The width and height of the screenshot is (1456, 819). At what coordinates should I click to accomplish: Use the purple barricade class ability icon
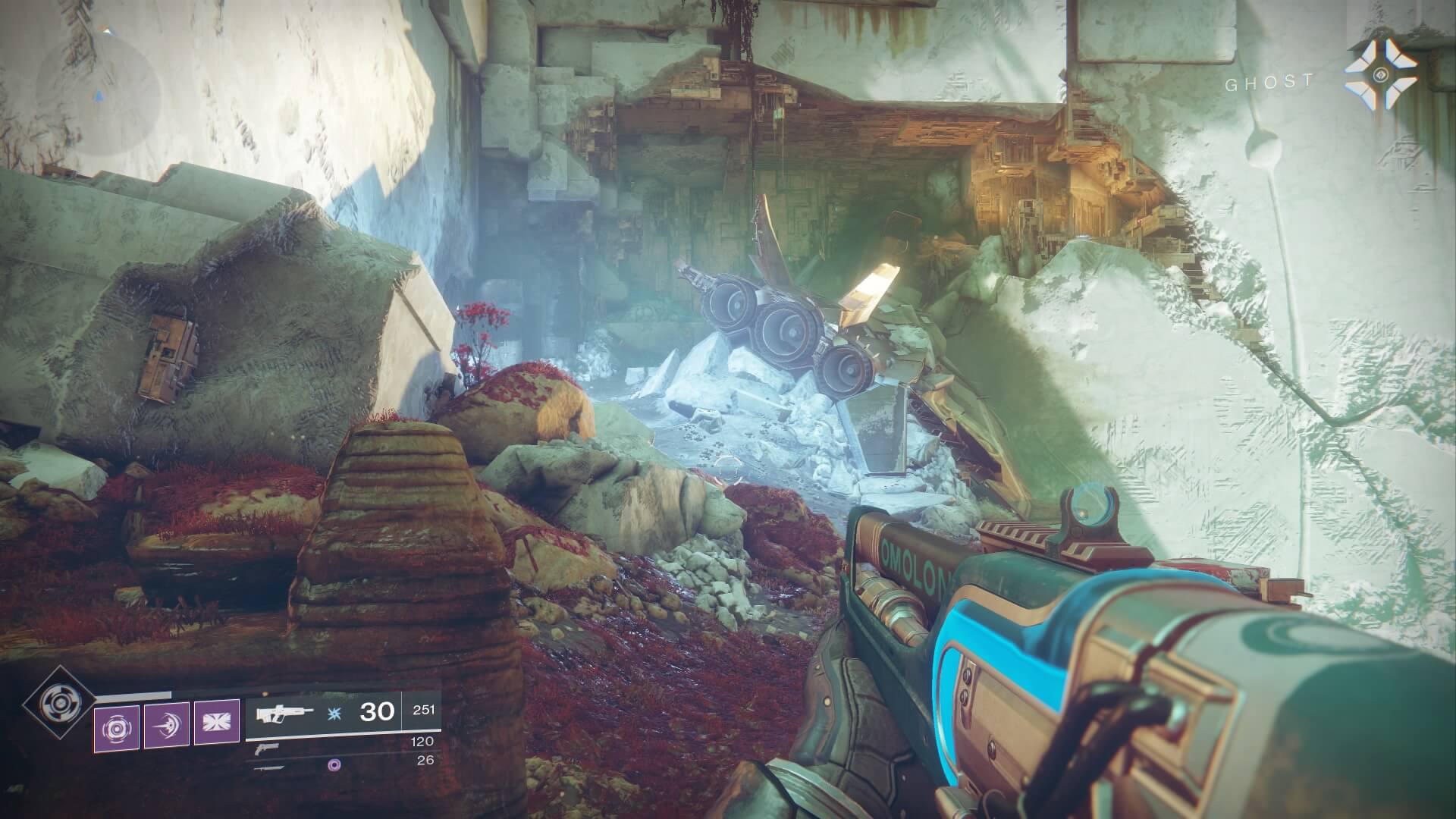[x=217, y=723]
